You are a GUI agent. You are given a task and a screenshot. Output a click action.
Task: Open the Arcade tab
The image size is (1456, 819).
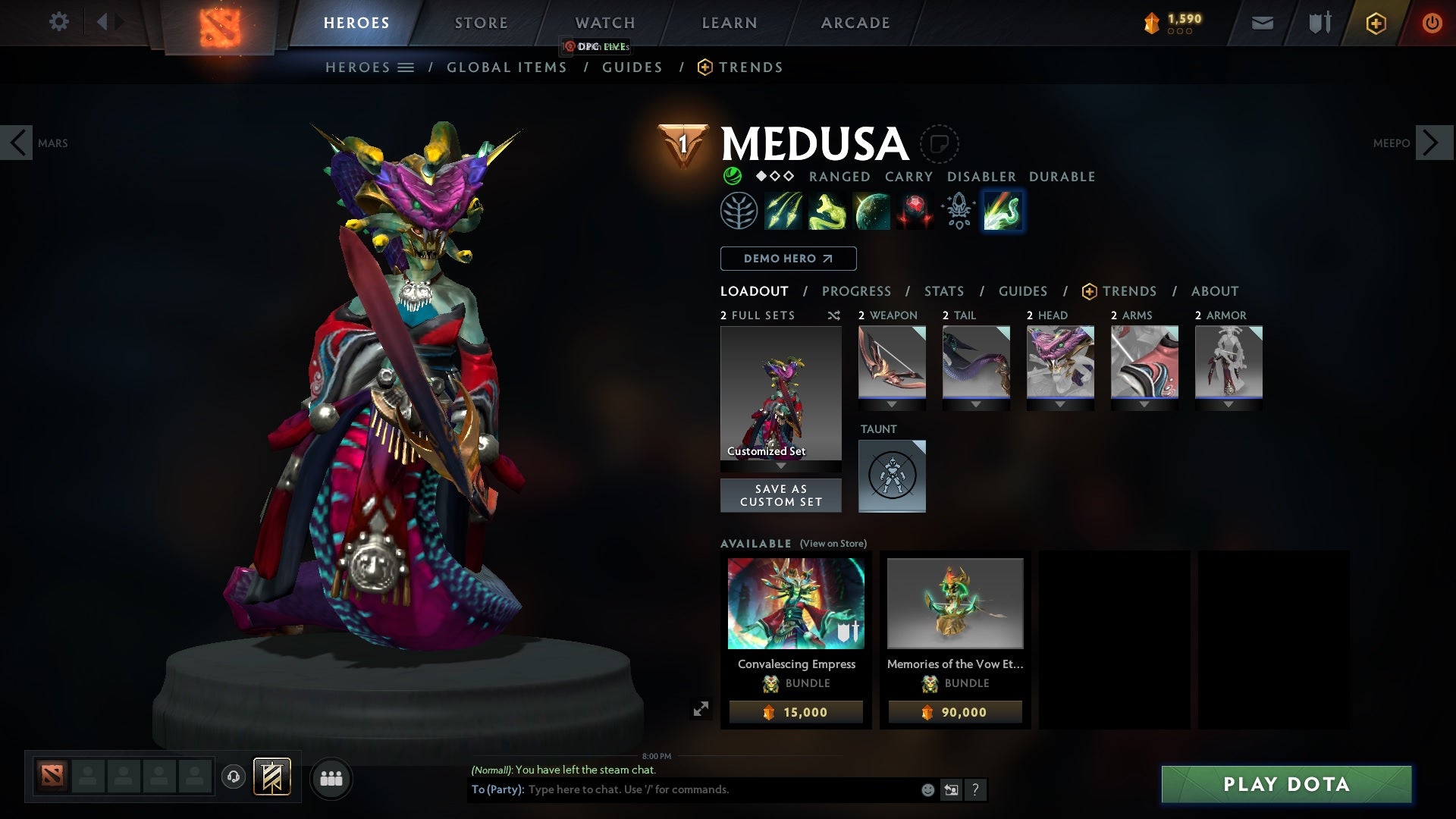tap(855, 23)
